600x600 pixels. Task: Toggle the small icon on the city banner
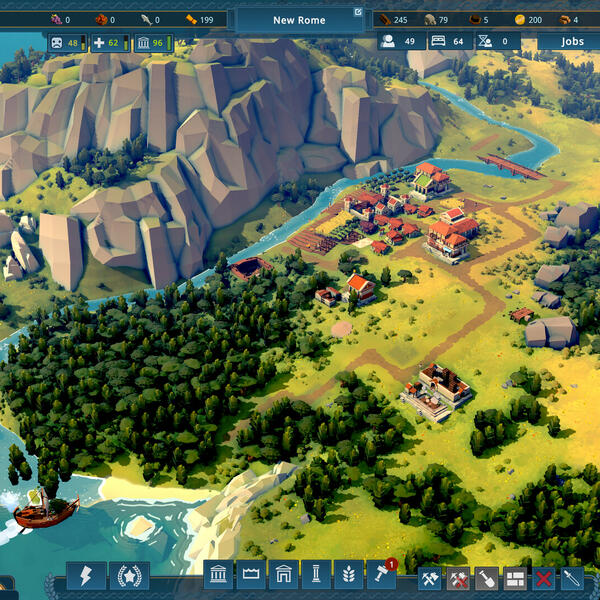358,13
